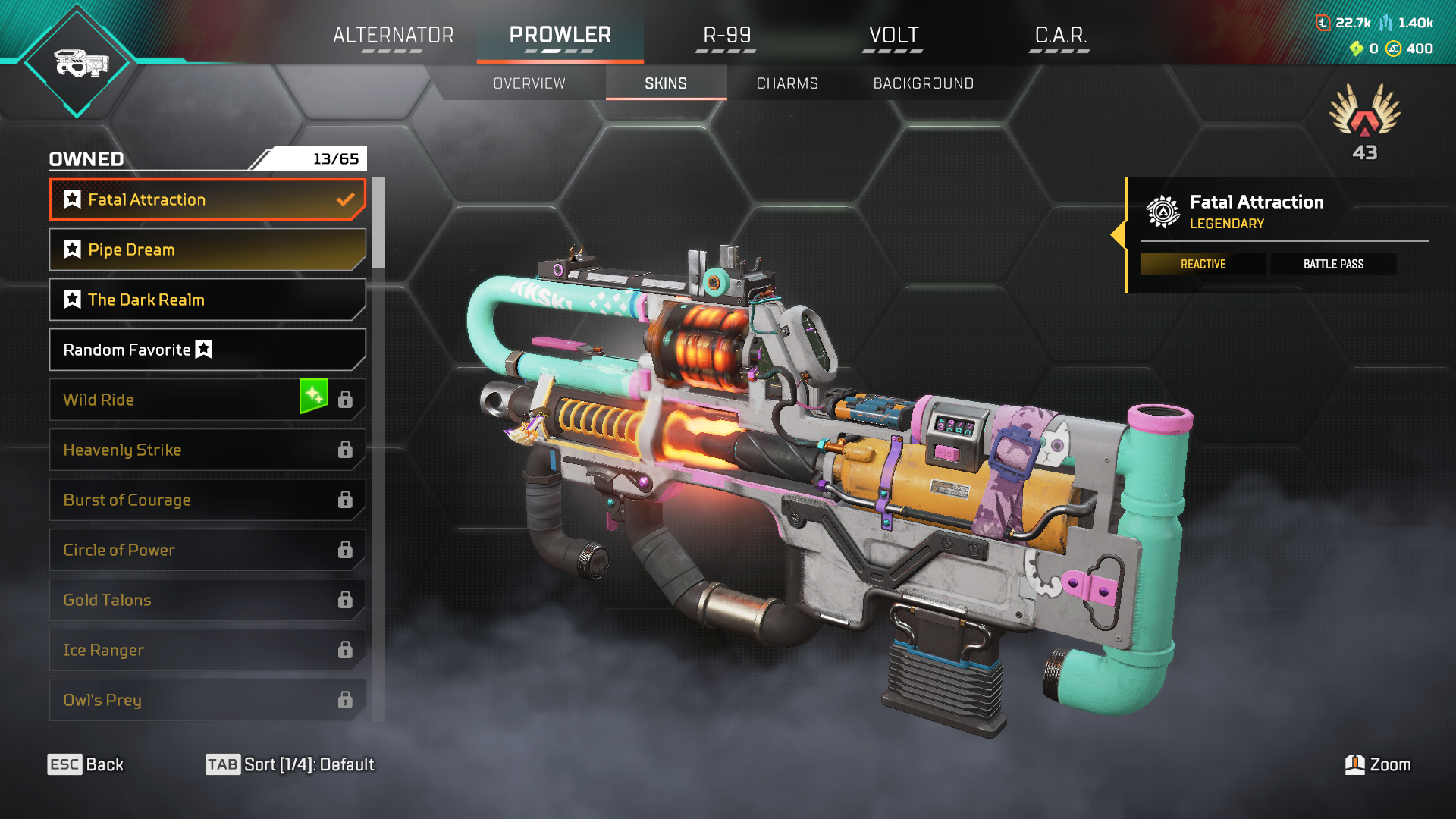Image resolution: width=1456 pixels, height=819 pixels.
Task: Click the Burst of Courage skin row
Action: (207, 500)
